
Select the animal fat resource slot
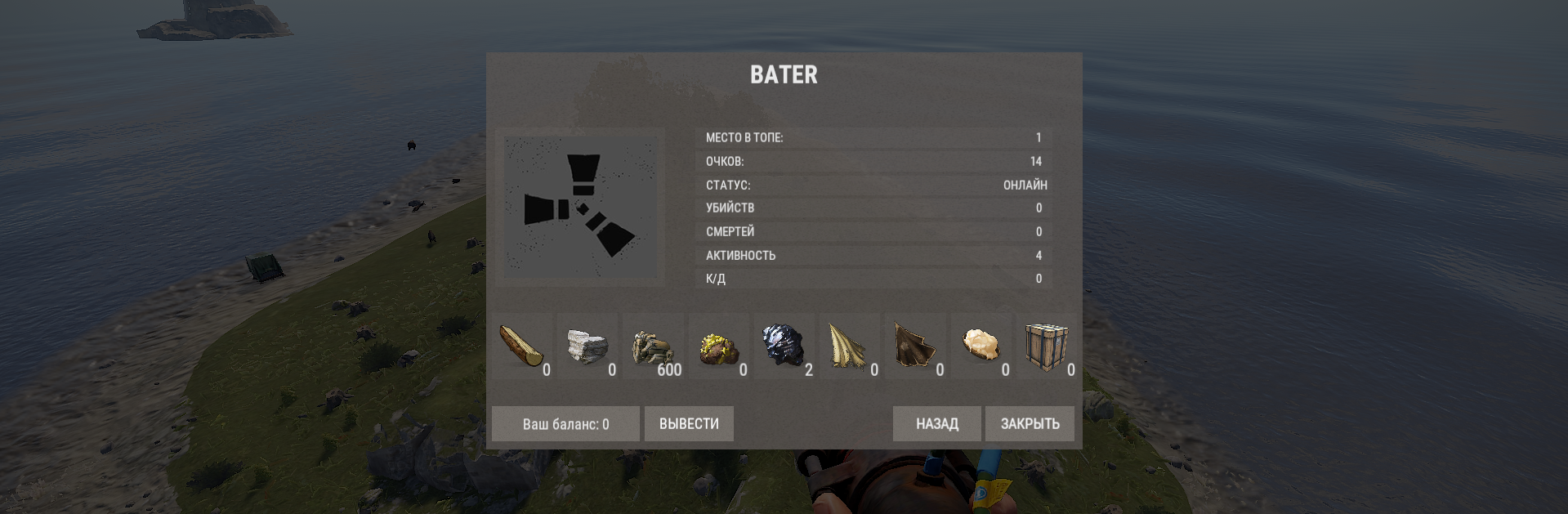point(981,346)
